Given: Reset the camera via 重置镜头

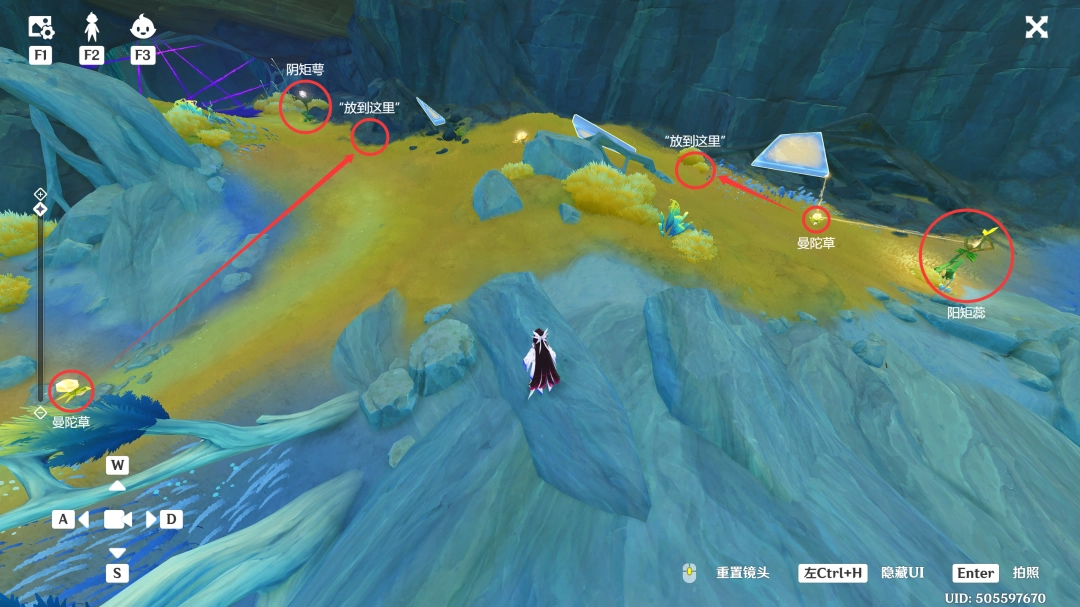Looking at the screenshot, I should [743, 573].
